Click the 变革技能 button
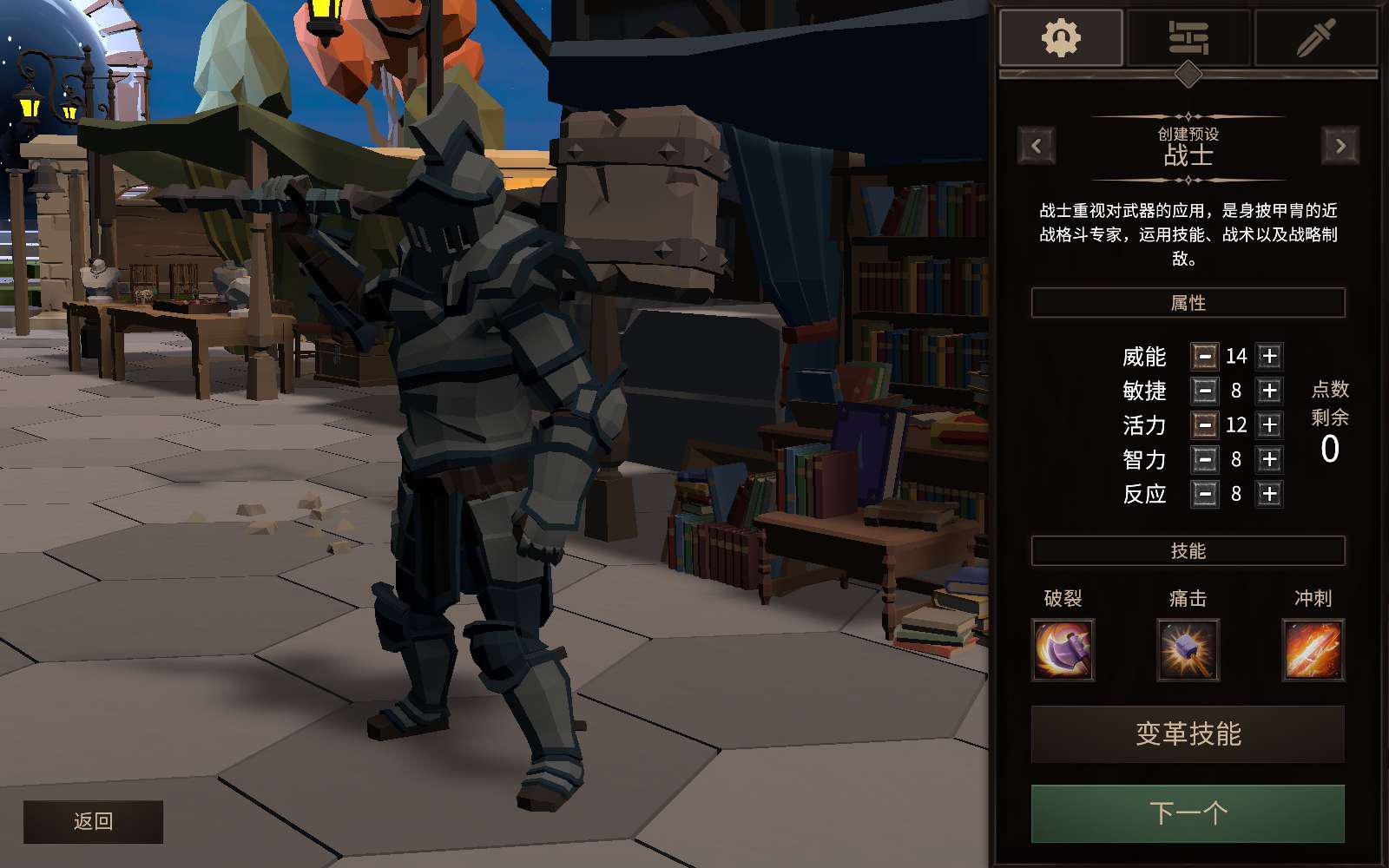The width and height of the screenshot is (1389, 868). click(x=1188, y=734)
